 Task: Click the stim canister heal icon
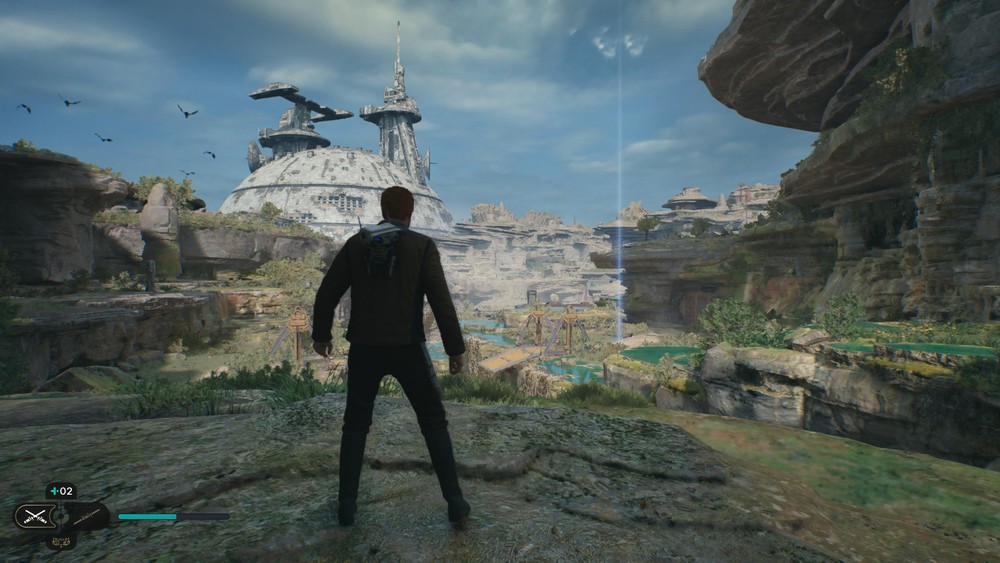[x=61, y=491]
